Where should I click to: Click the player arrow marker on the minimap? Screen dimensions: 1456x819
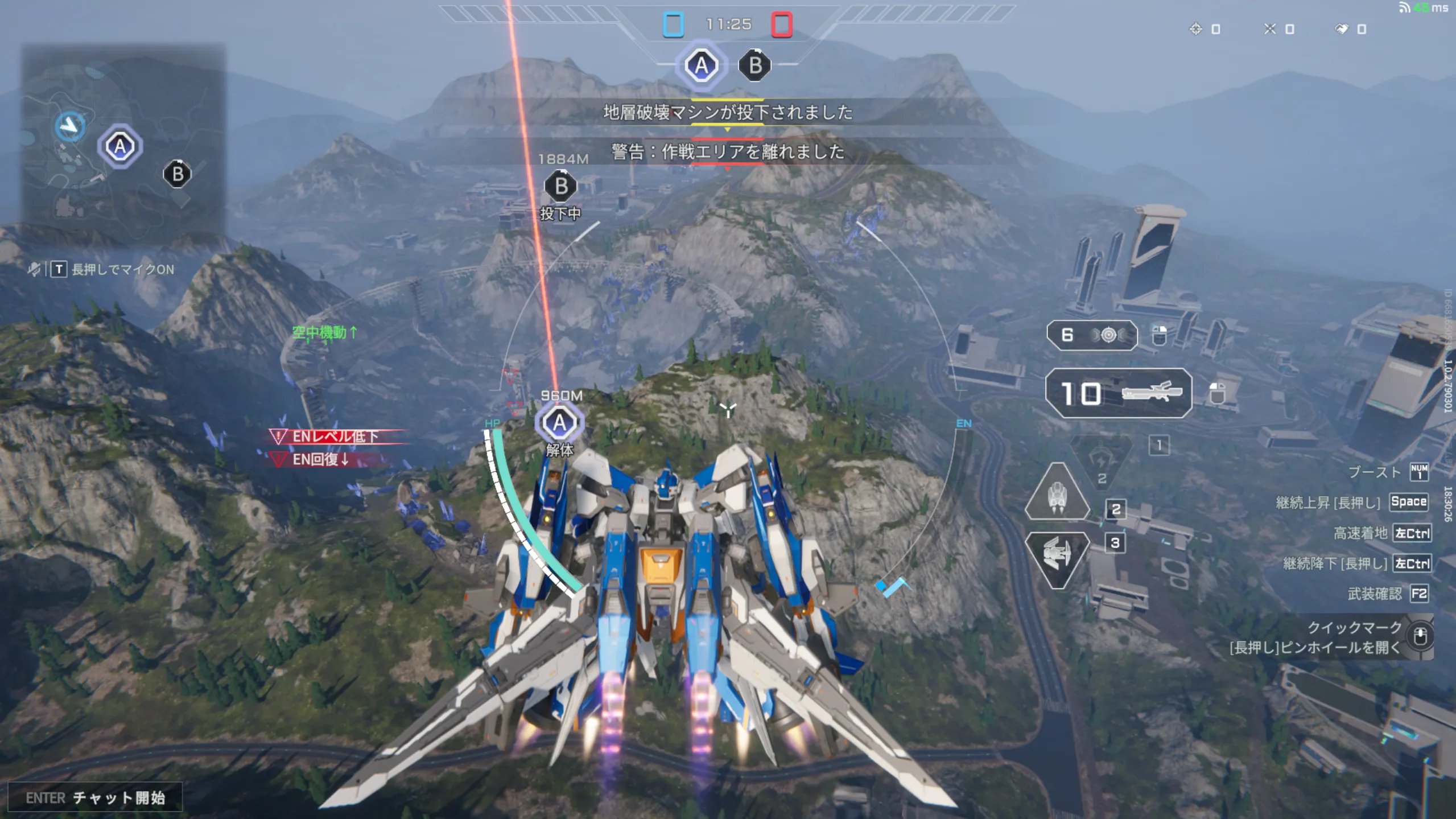point(70,125)
